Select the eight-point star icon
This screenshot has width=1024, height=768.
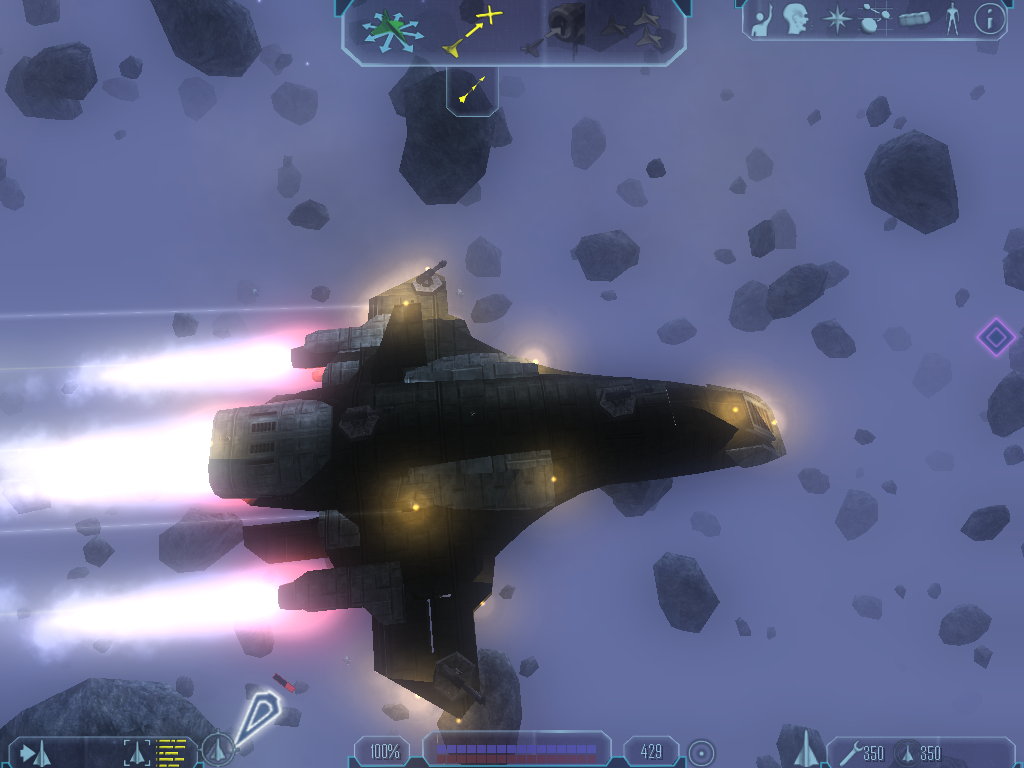(836, 19)
